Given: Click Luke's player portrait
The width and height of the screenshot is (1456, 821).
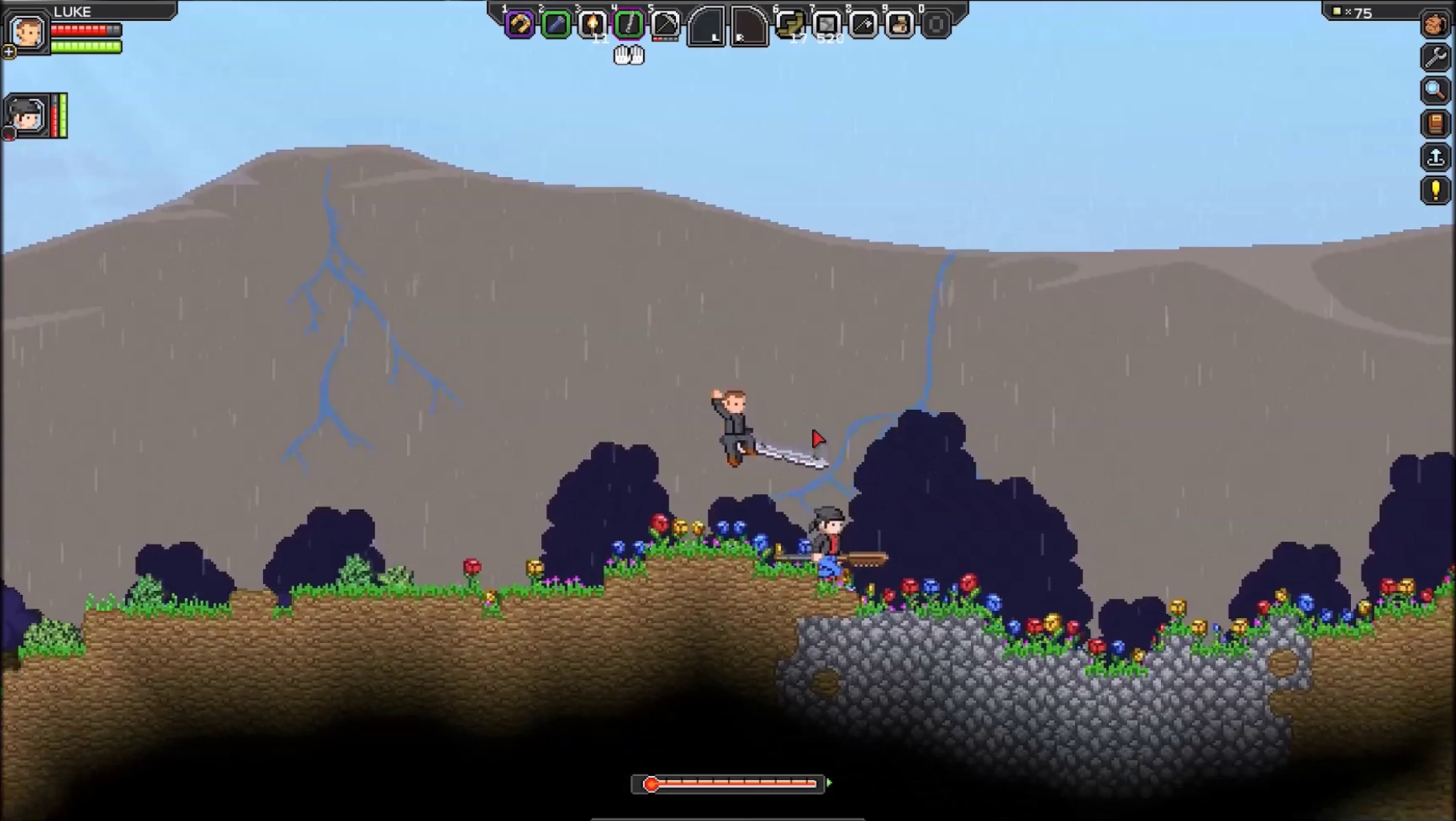Looking at the screenshot, I should 28,32.
